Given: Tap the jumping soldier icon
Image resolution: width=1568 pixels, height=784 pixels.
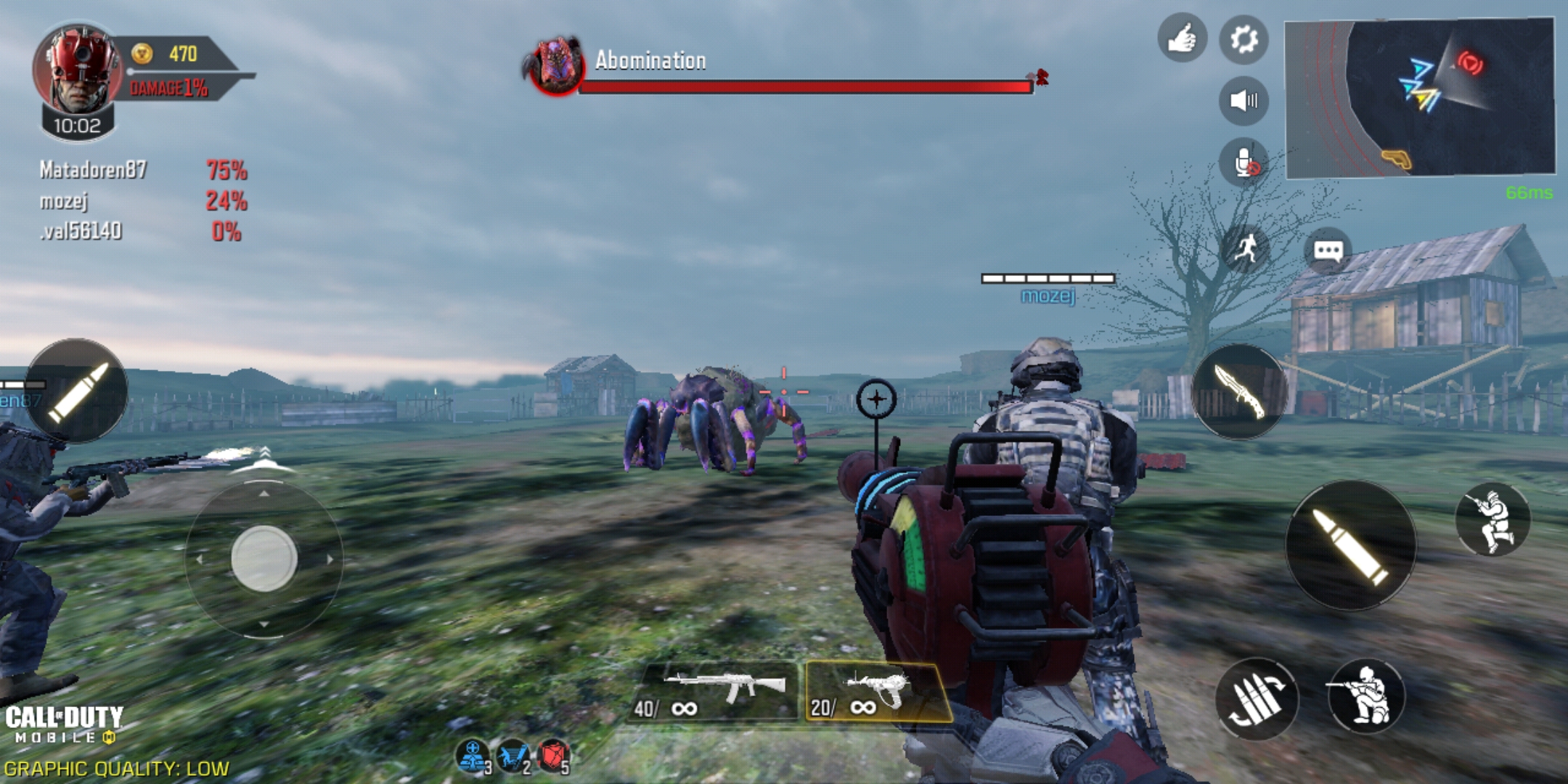Looking at the screenshot, I should (1493, 520).
